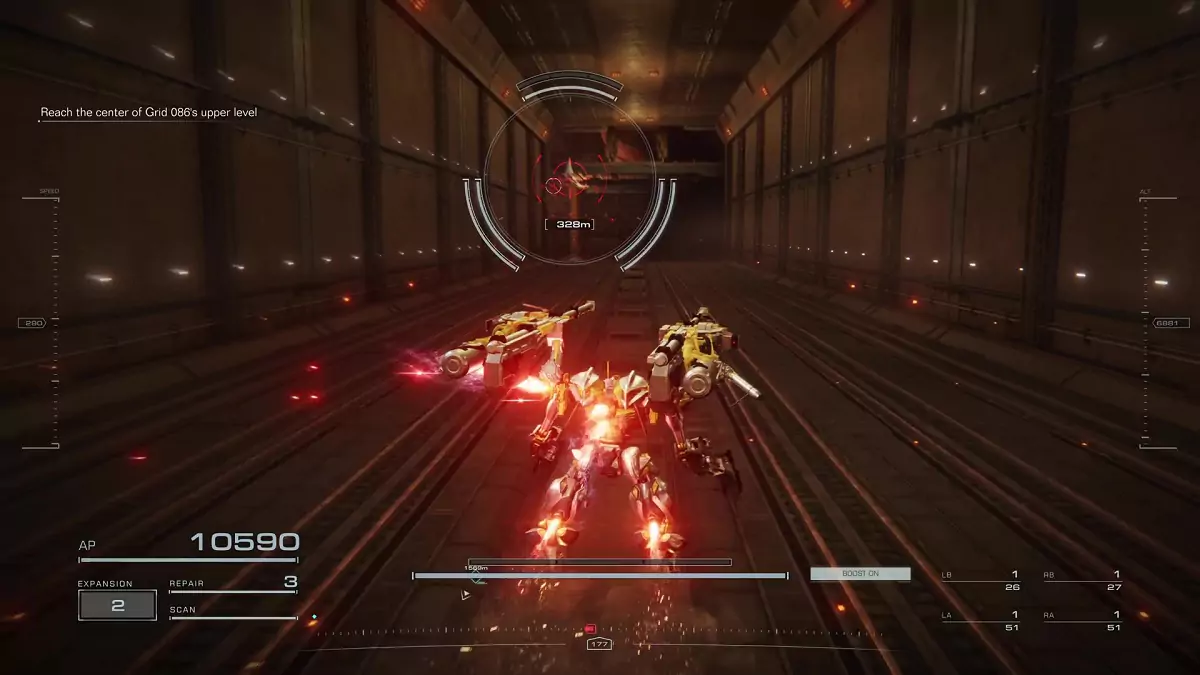Select the LB shoulder weapon slot
The image size is (1200, 675).
point(981,580)
